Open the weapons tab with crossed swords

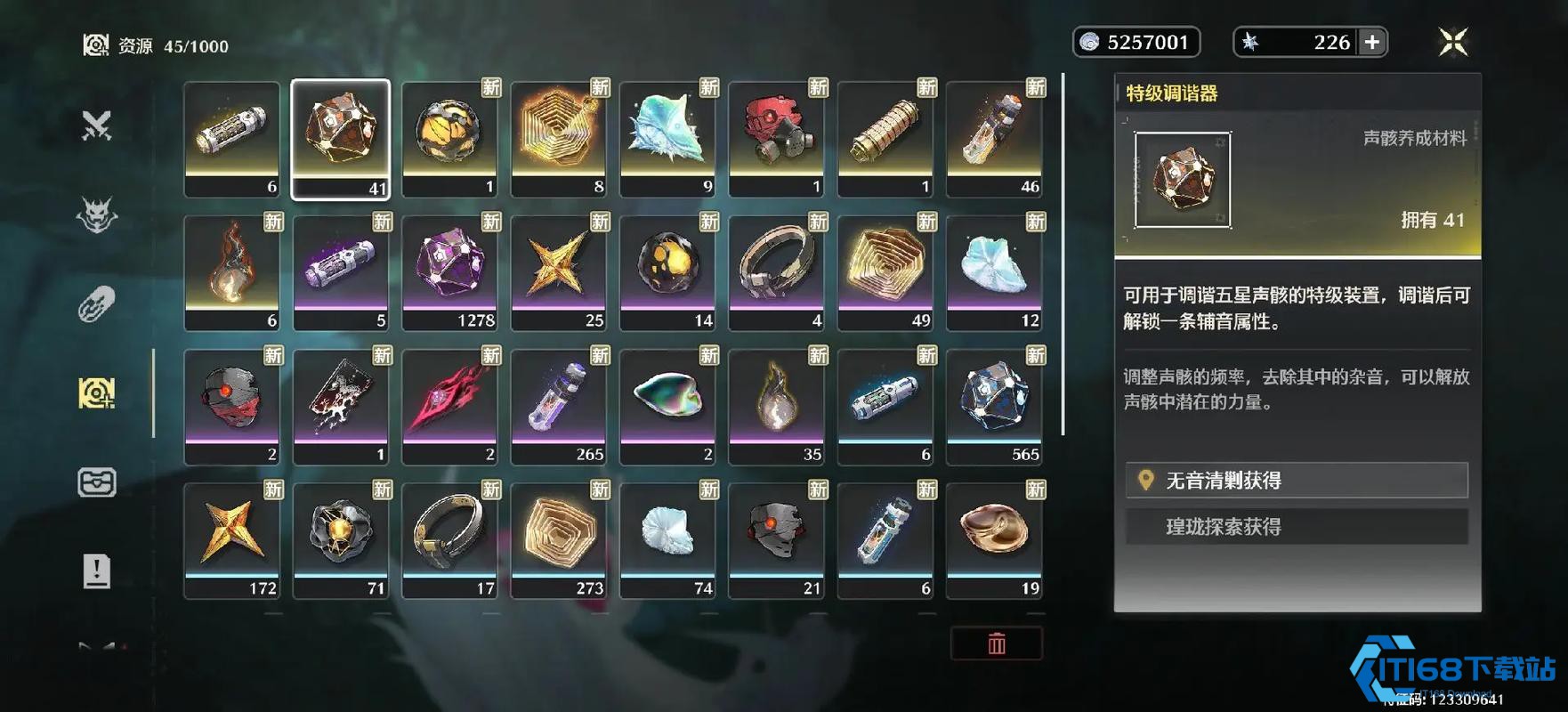[96, 125]
